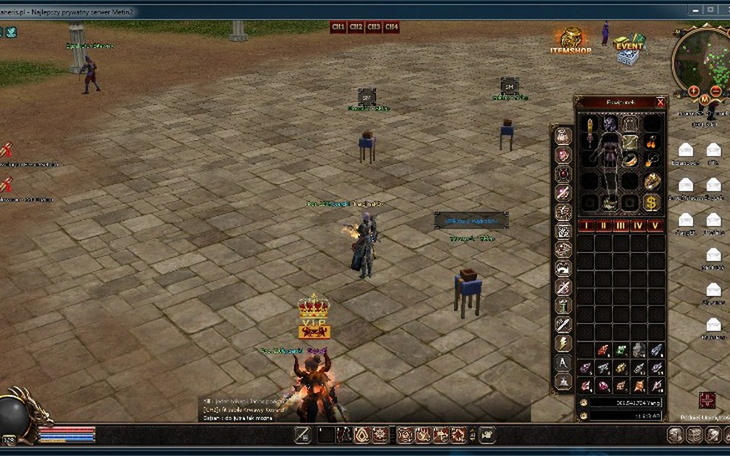The height and width of the screenshot is (456, 730).
Task: Open inventory page V
Action: 654,226
